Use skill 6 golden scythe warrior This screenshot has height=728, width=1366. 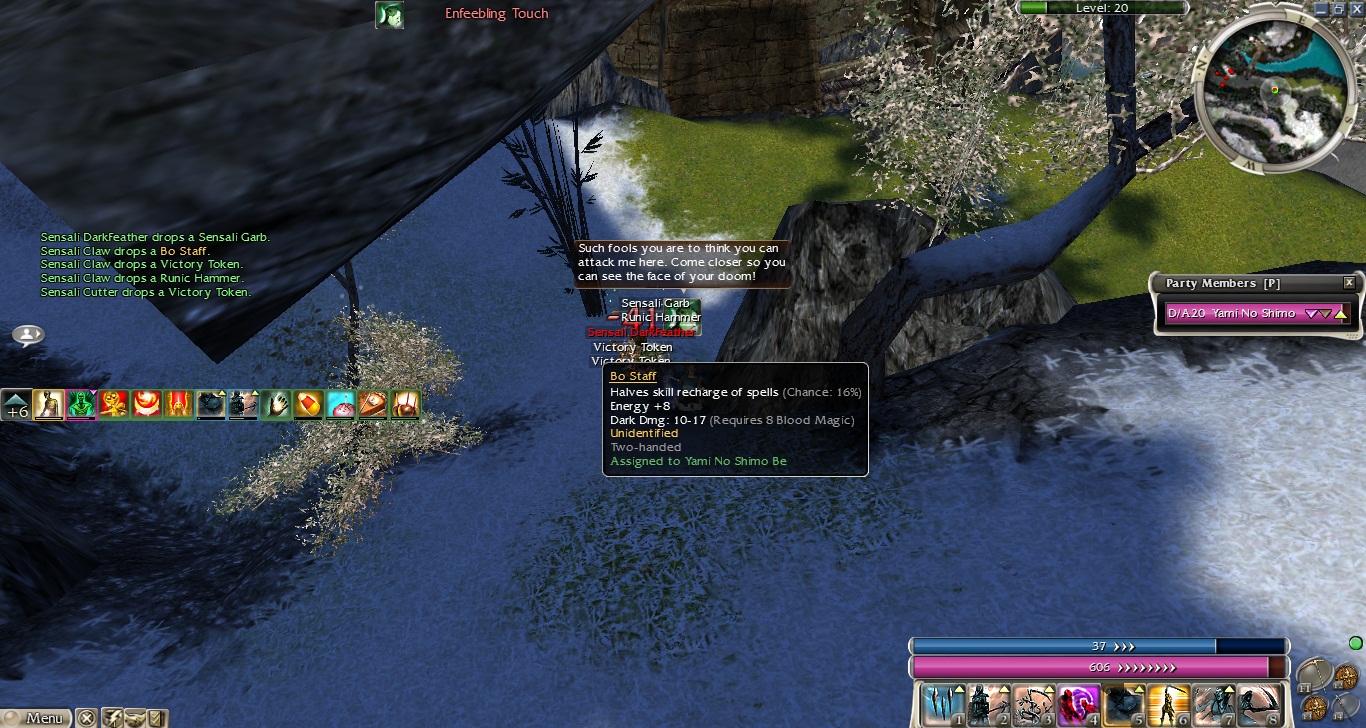[1169, 705]
